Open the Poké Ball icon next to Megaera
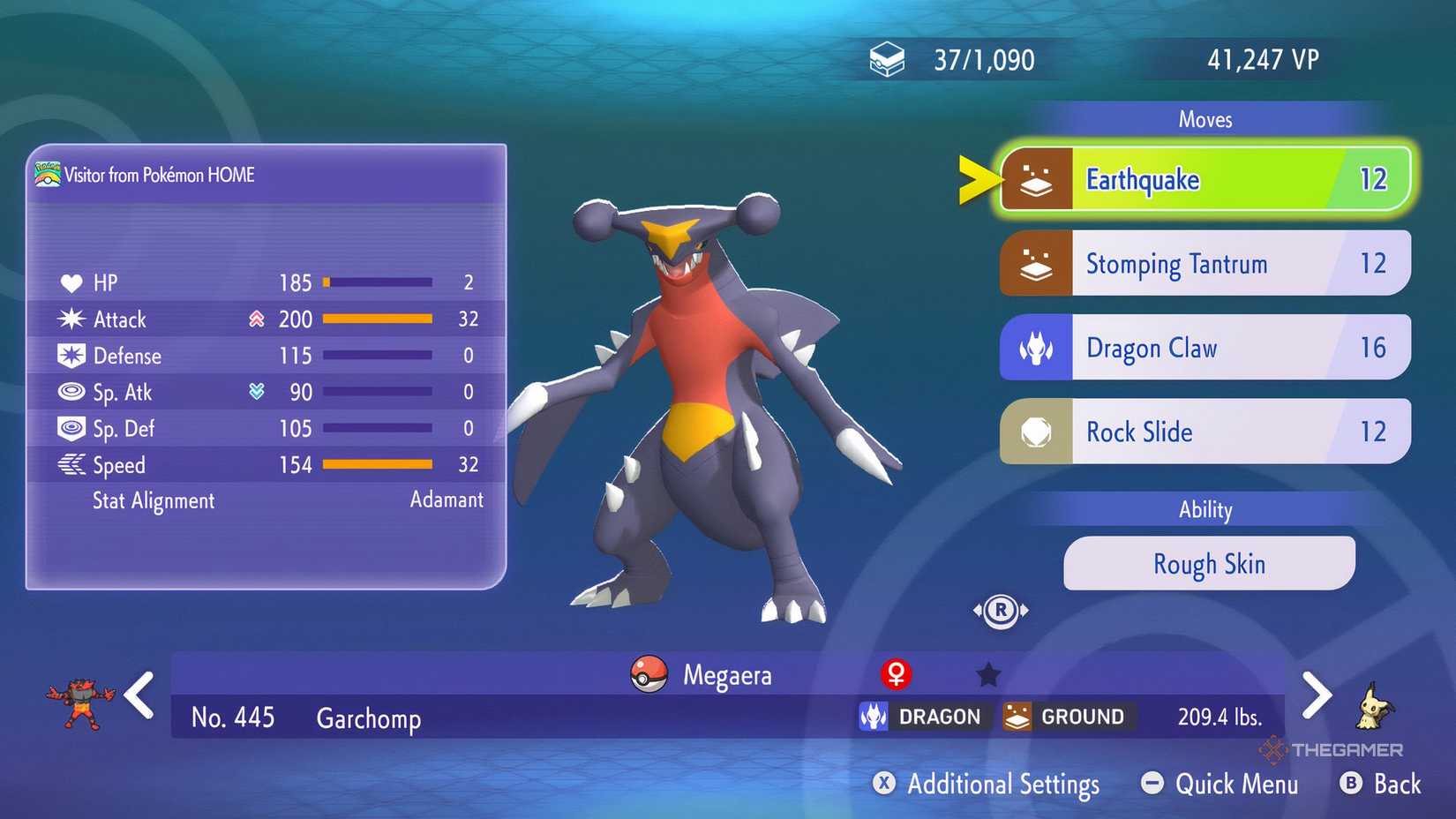Image resolution: width=1456 pixels, height=819 pixels. point(649,674)
